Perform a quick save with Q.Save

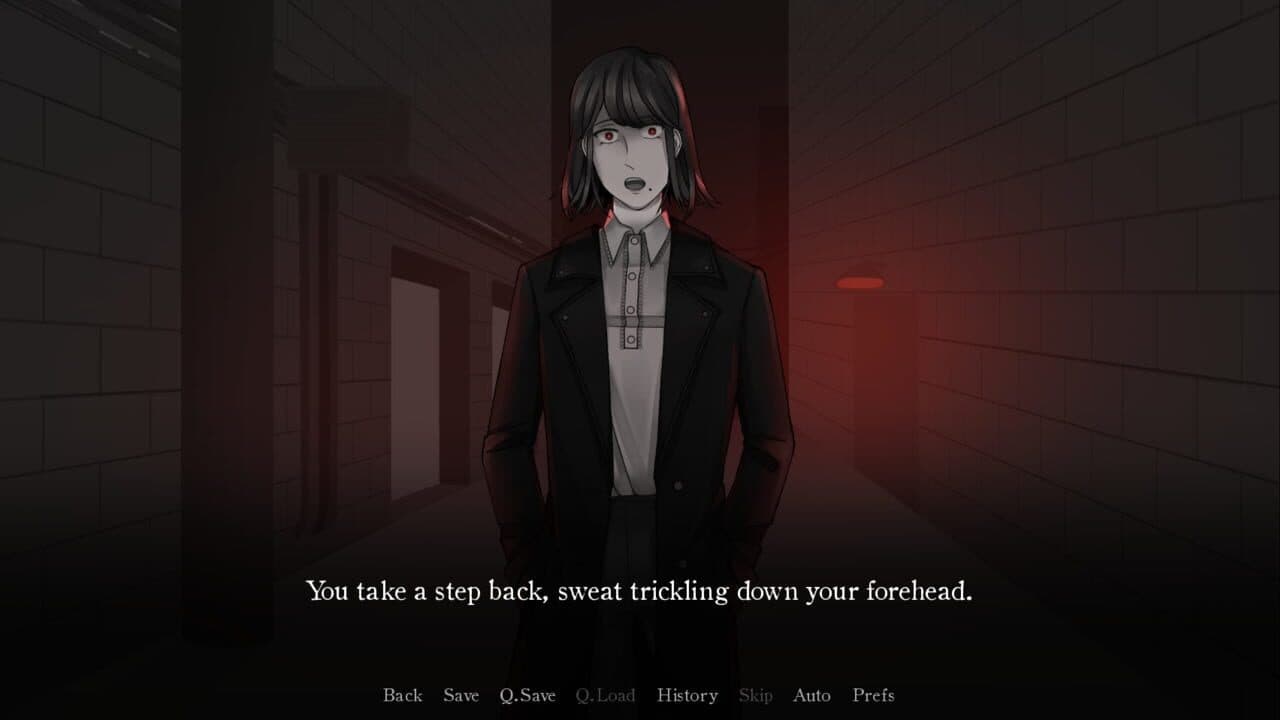point(528,695)
